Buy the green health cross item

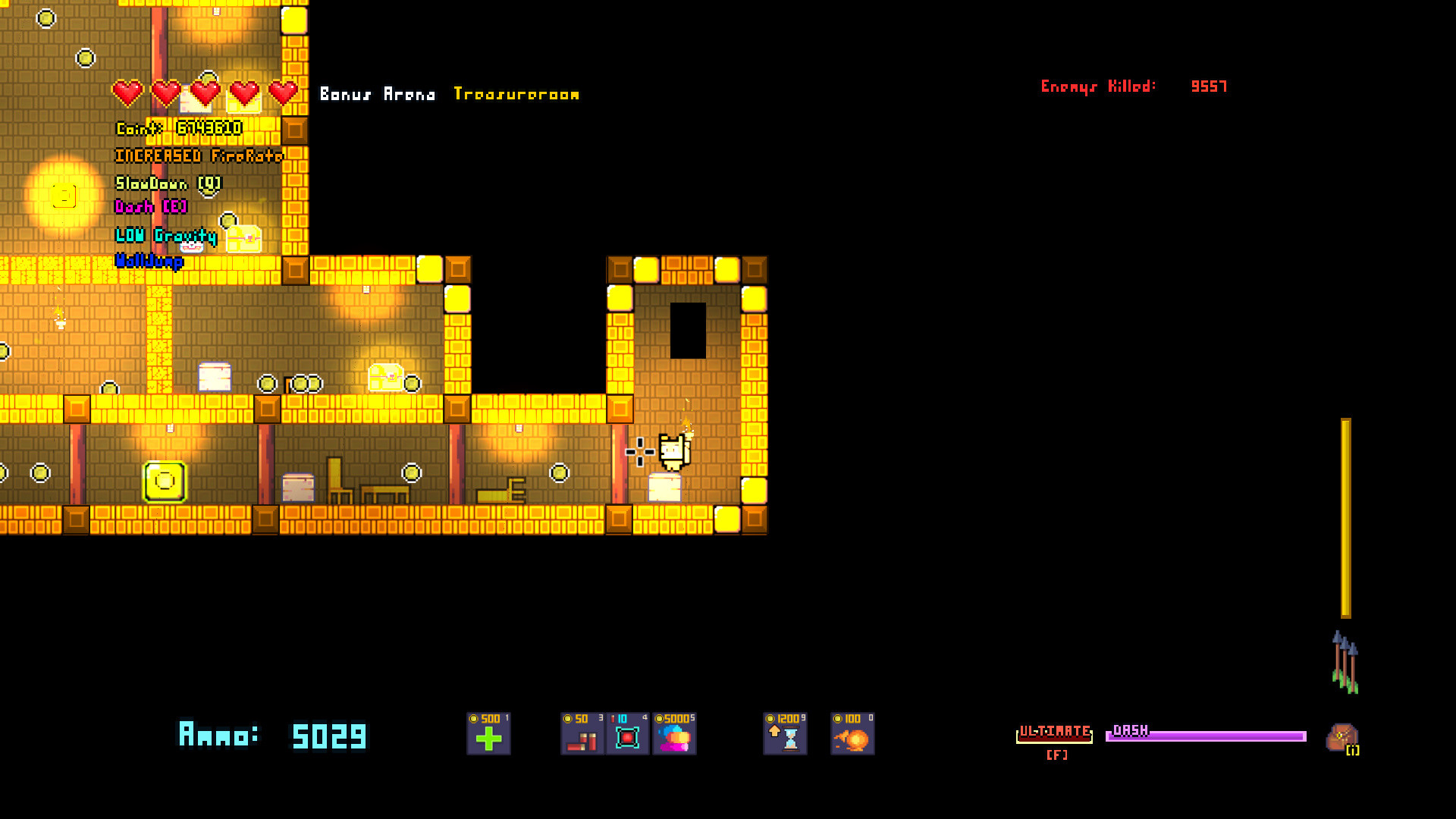[488, 734]
